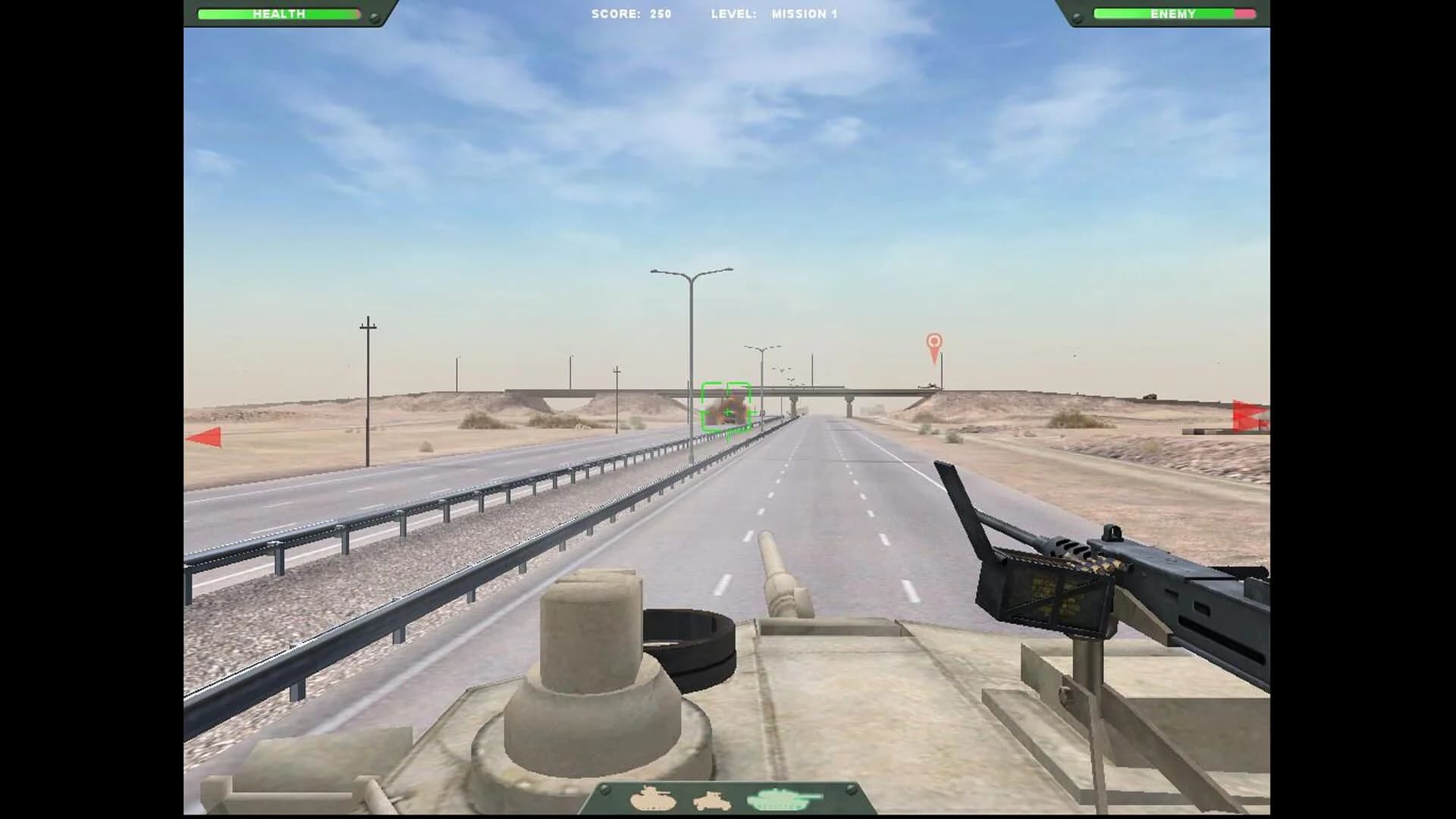This screenshot has height=819, width=1456.
Task: Click the LEVEL: MISSION 1 label
Action: (773, 13)
